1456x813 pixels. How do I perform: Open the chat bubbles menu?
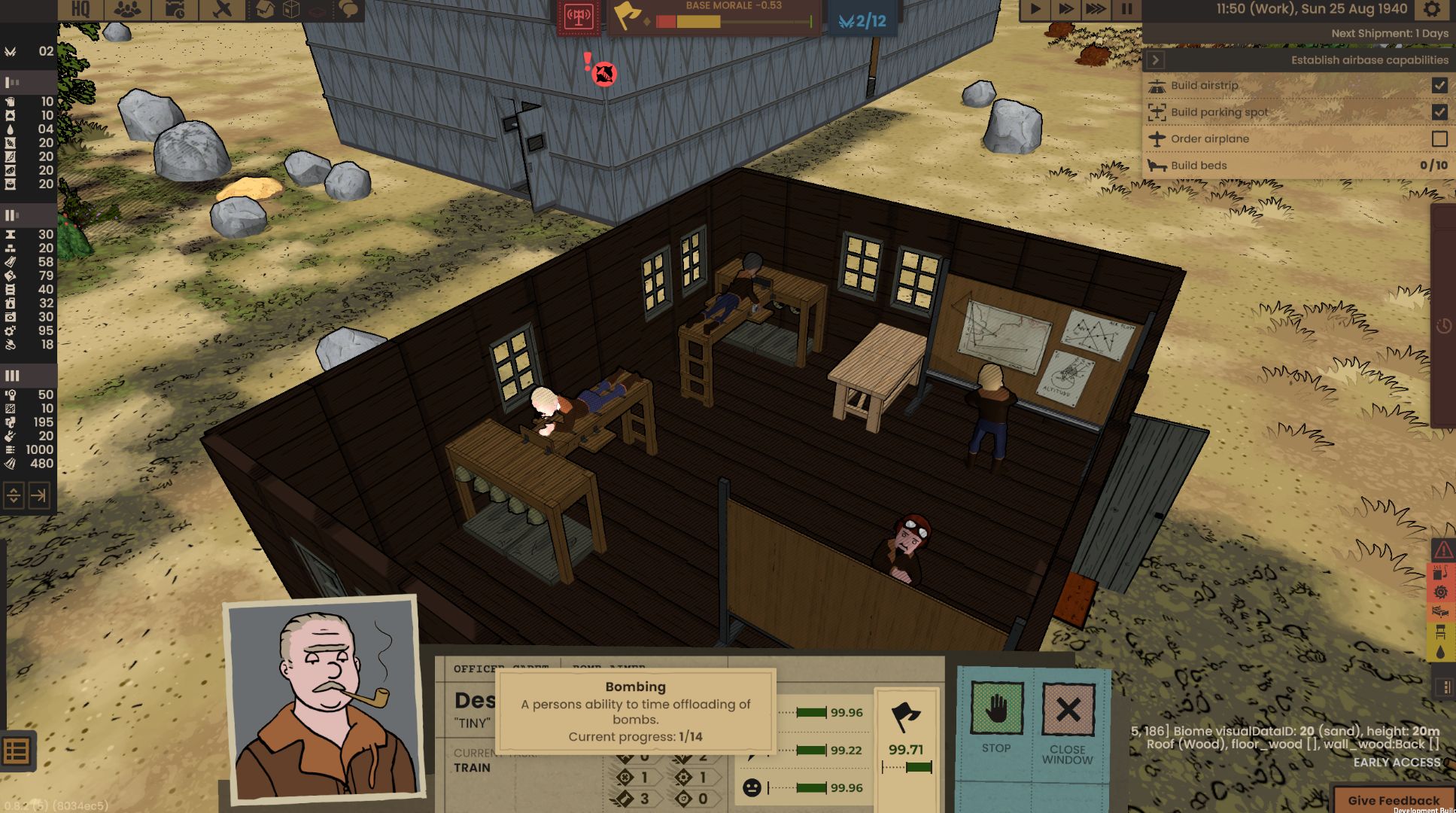point(348,10)
